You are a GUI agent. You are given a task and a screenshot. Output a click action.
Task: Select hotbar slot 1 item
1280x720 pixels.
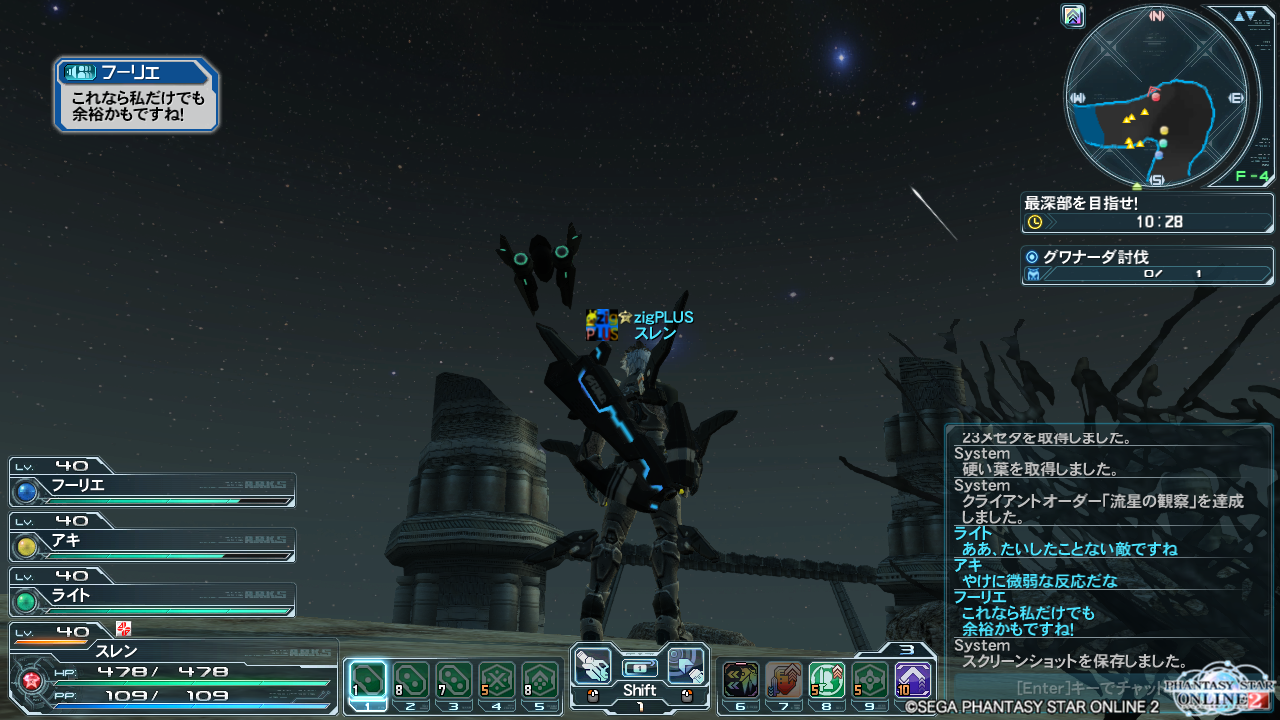coord(369,682)
